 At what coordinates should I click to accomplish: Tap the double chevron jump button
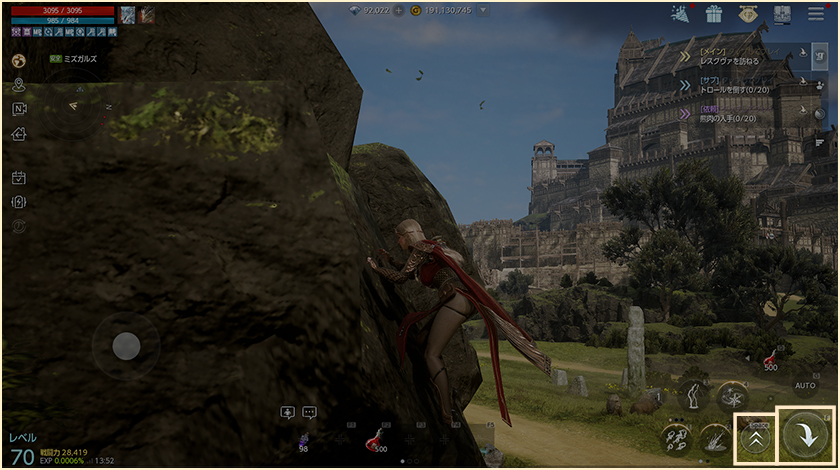(x=757, y=437)
